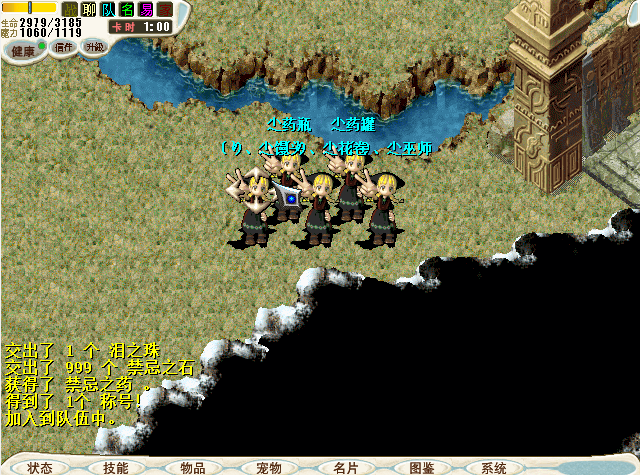The height and width of the screenshot is (475, 640).
Task: Open the 健康 health status button
Action: (x=22, y=50)
